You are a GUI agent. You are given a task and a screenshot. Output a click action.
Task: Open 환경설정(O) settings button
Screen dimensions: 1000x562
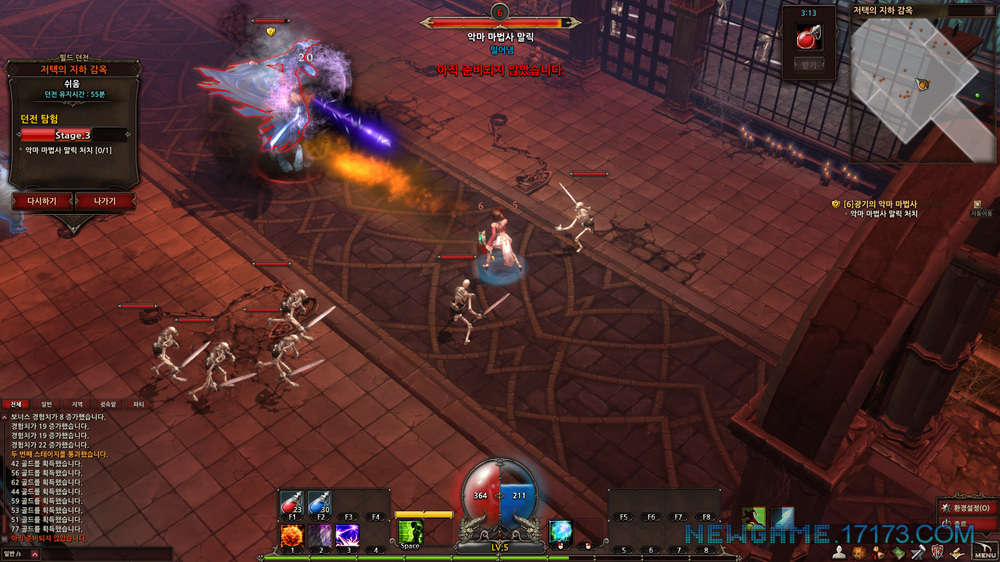[968, 508]
